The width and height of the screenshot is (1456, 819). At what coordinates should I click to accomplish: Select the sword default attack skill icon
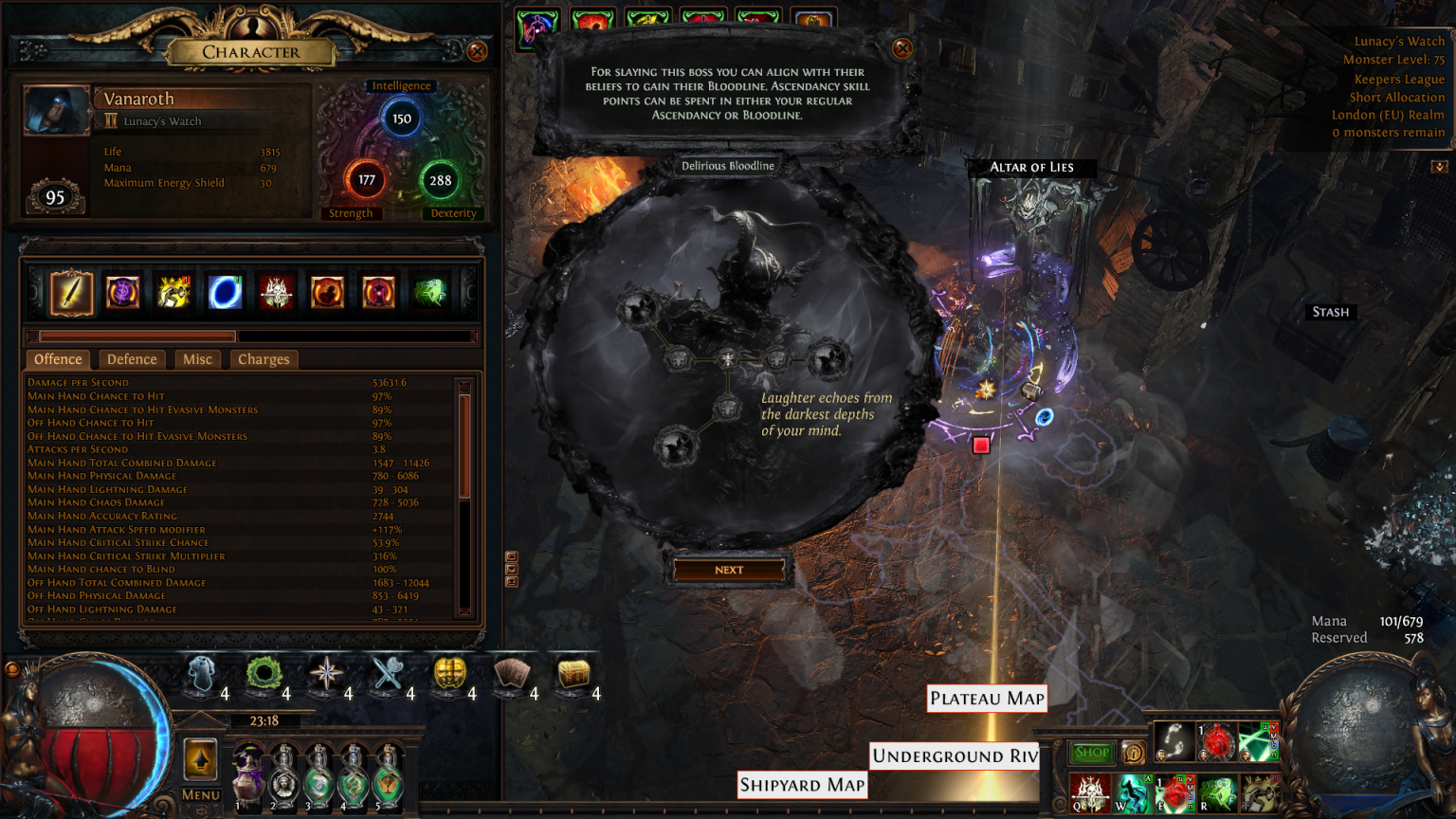[x=71, y=293]
